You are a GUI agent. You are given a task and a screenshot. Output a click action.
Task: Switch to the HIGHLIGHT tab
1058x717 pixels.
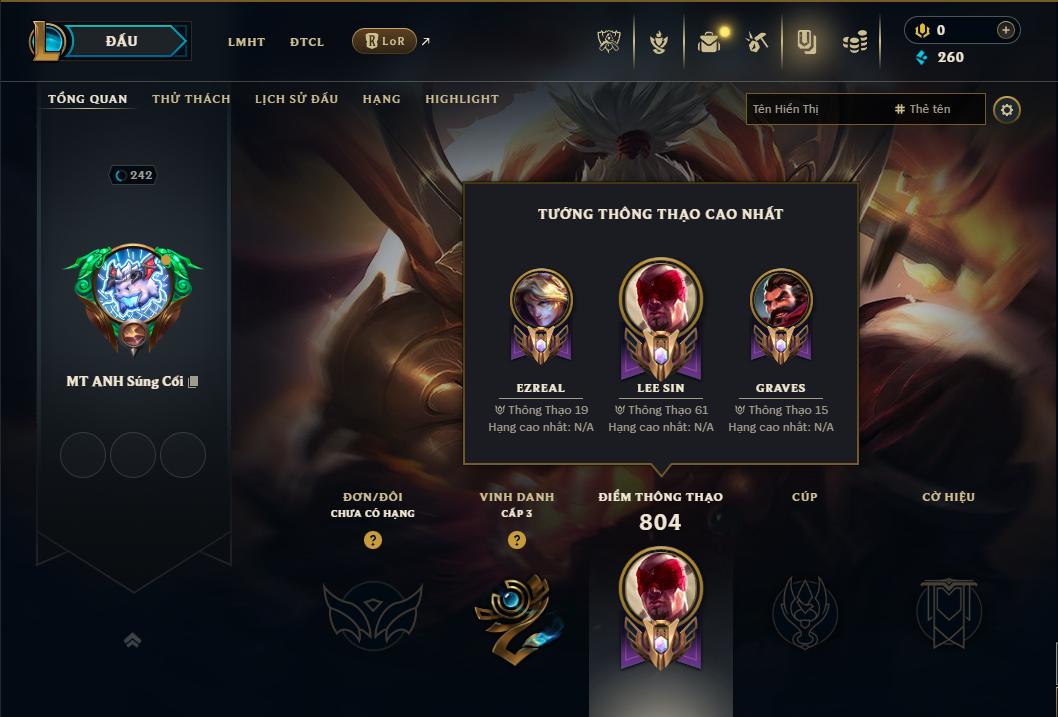[462, 99]
